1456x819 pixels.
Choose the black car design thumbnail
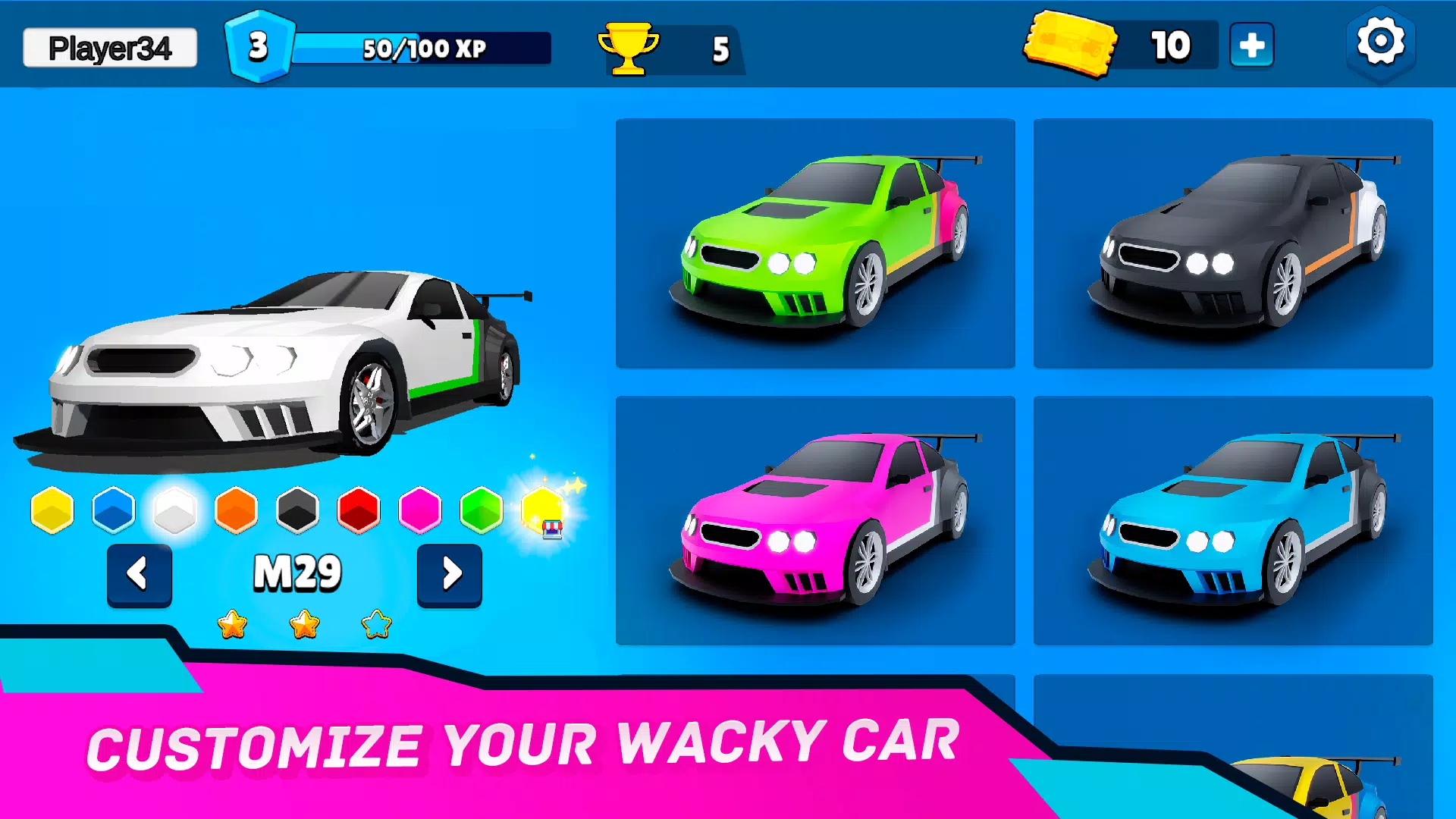(x=1234, y=243)
